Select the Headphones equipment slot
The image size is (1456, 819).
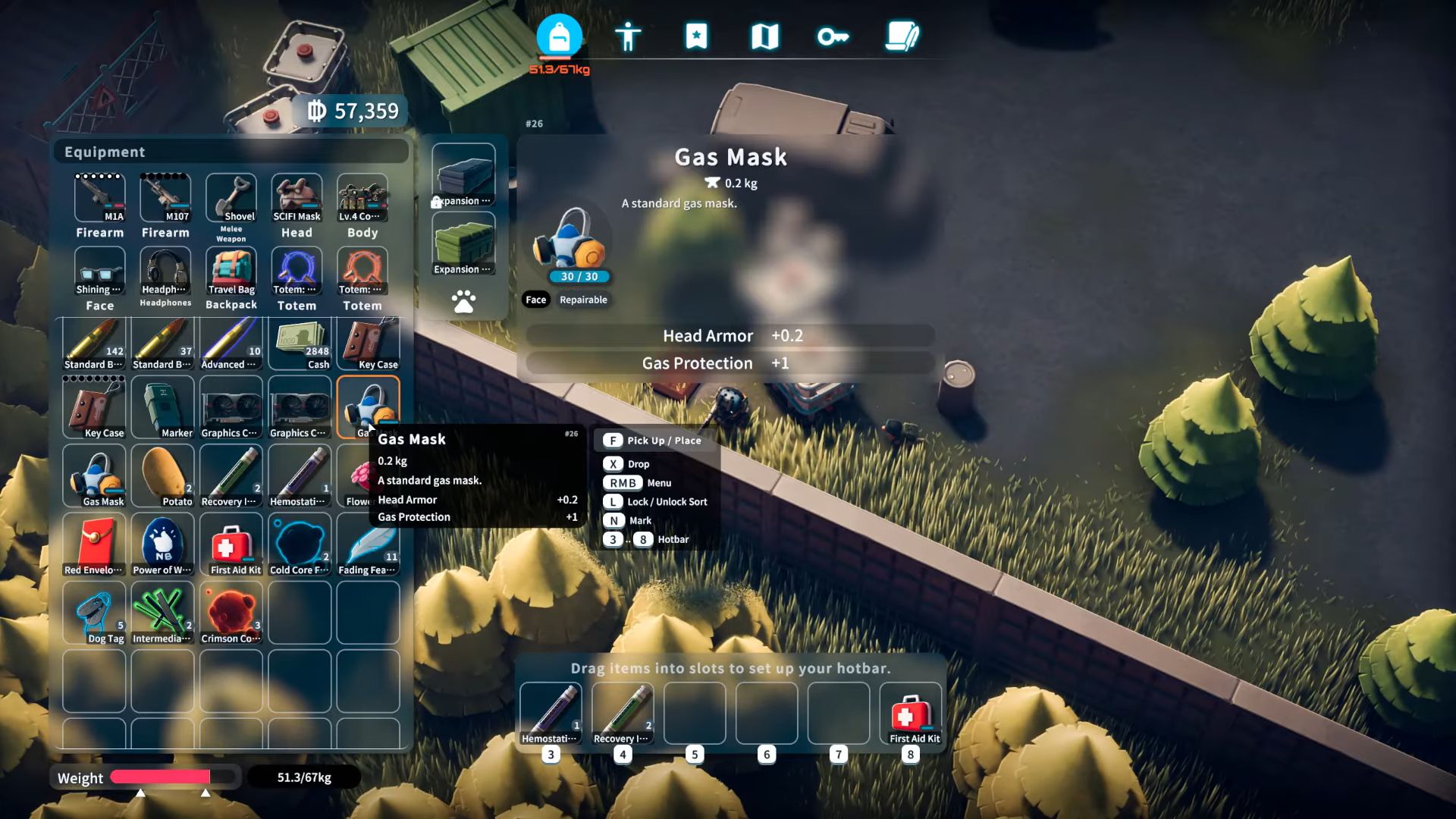pos(165,271)
